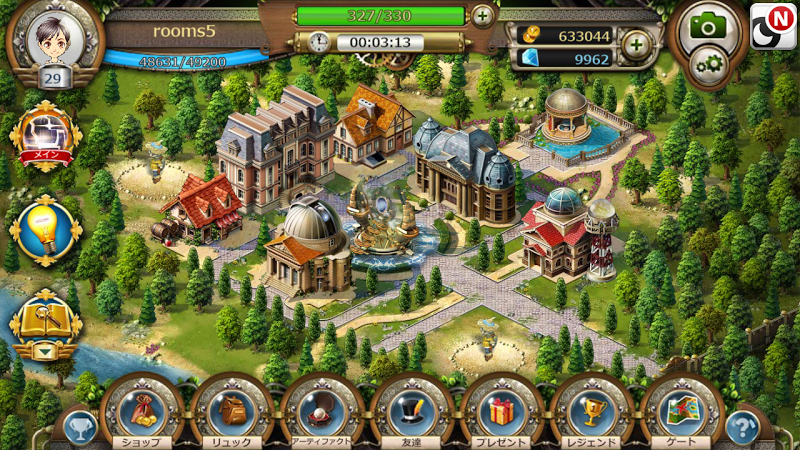The width and height of the screenshot is (800, 450).
Task: Open the プレゼント gifts menu
Action: tap(500, 411)
